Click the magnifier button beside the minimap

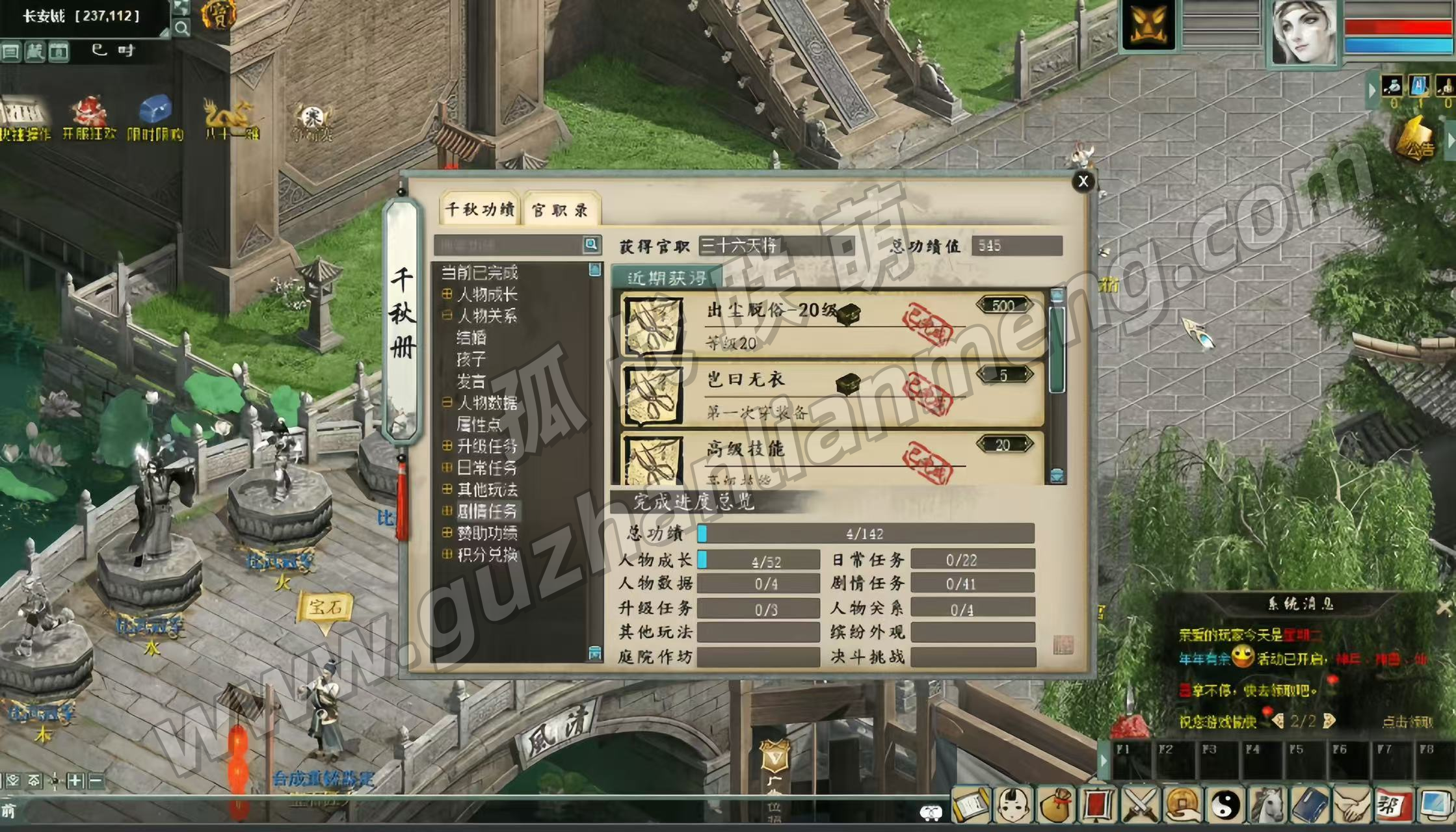(181, 29)
